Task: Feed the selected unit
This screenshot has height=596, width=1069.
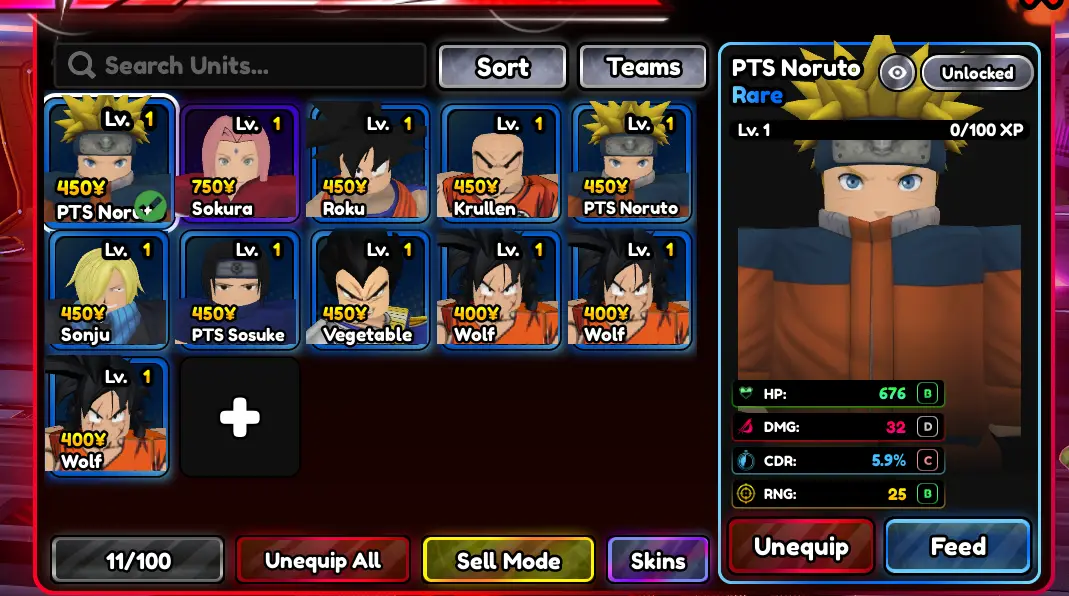Action: 958,547
